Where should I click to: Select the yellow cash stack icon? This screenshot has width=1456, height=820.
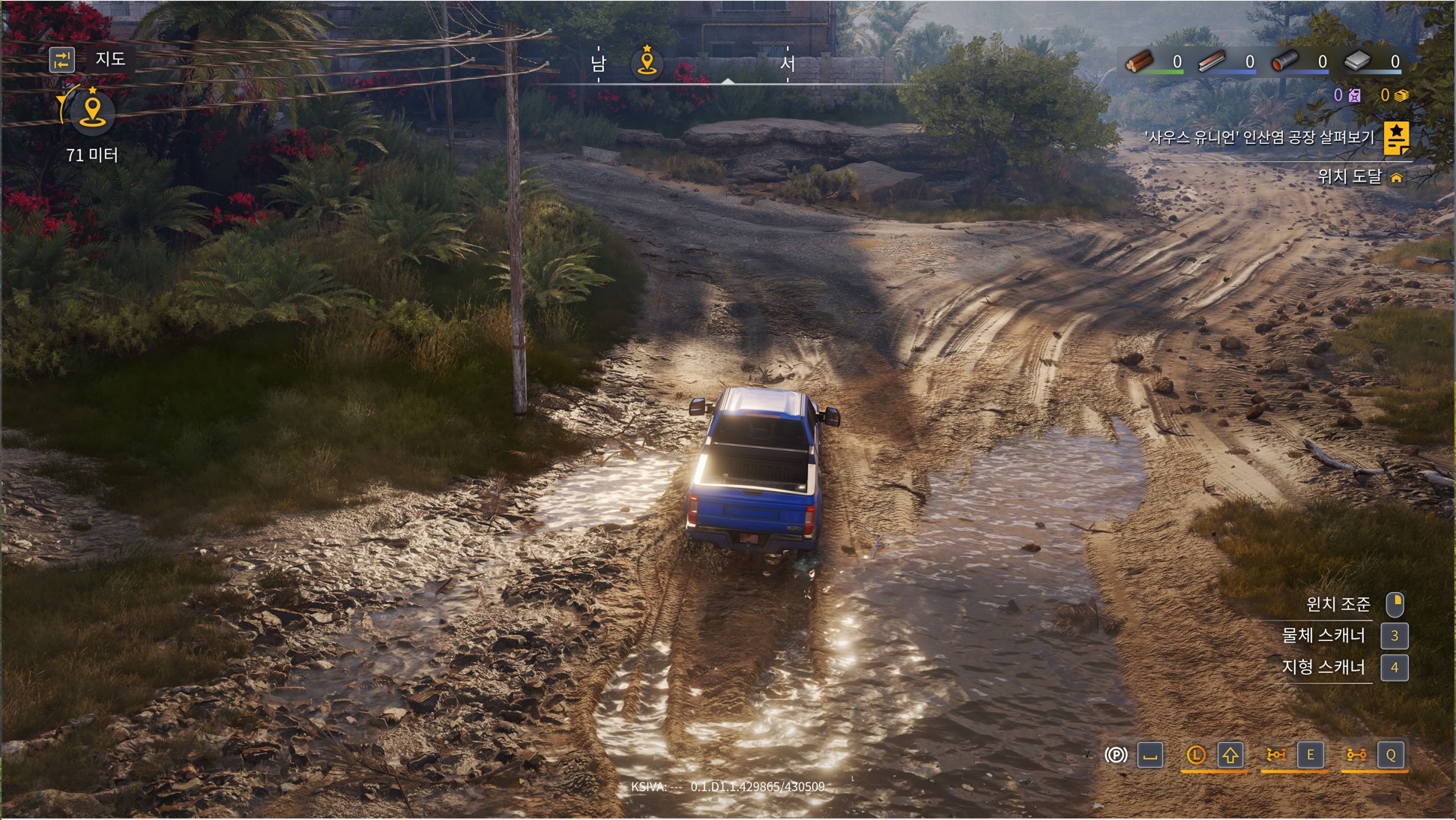point(1401,95)
